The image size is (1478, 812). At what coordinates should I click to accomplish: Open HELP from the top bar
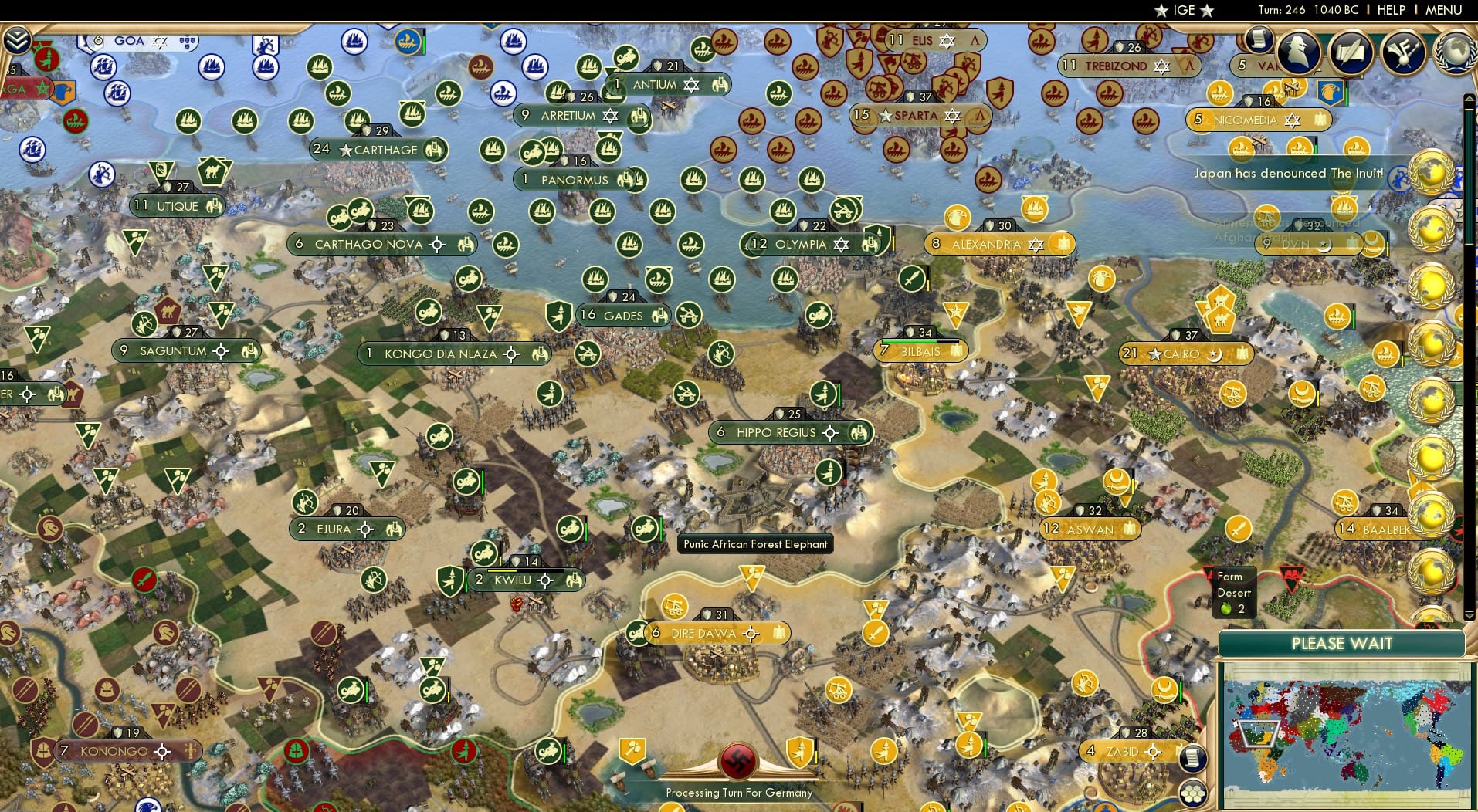coord(1390,10)
